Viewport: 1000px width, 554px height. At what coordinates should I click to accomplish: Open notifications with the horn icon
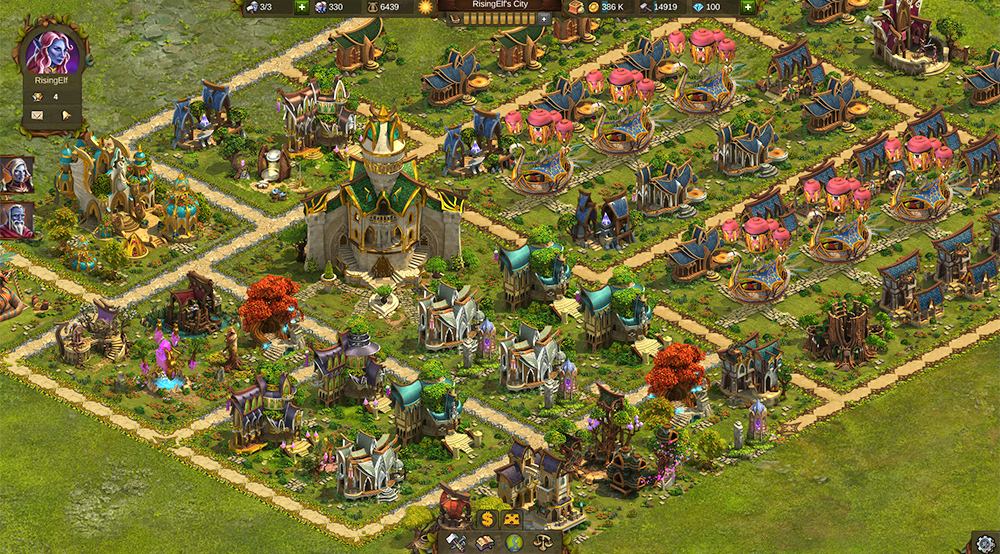pos(66,115)
